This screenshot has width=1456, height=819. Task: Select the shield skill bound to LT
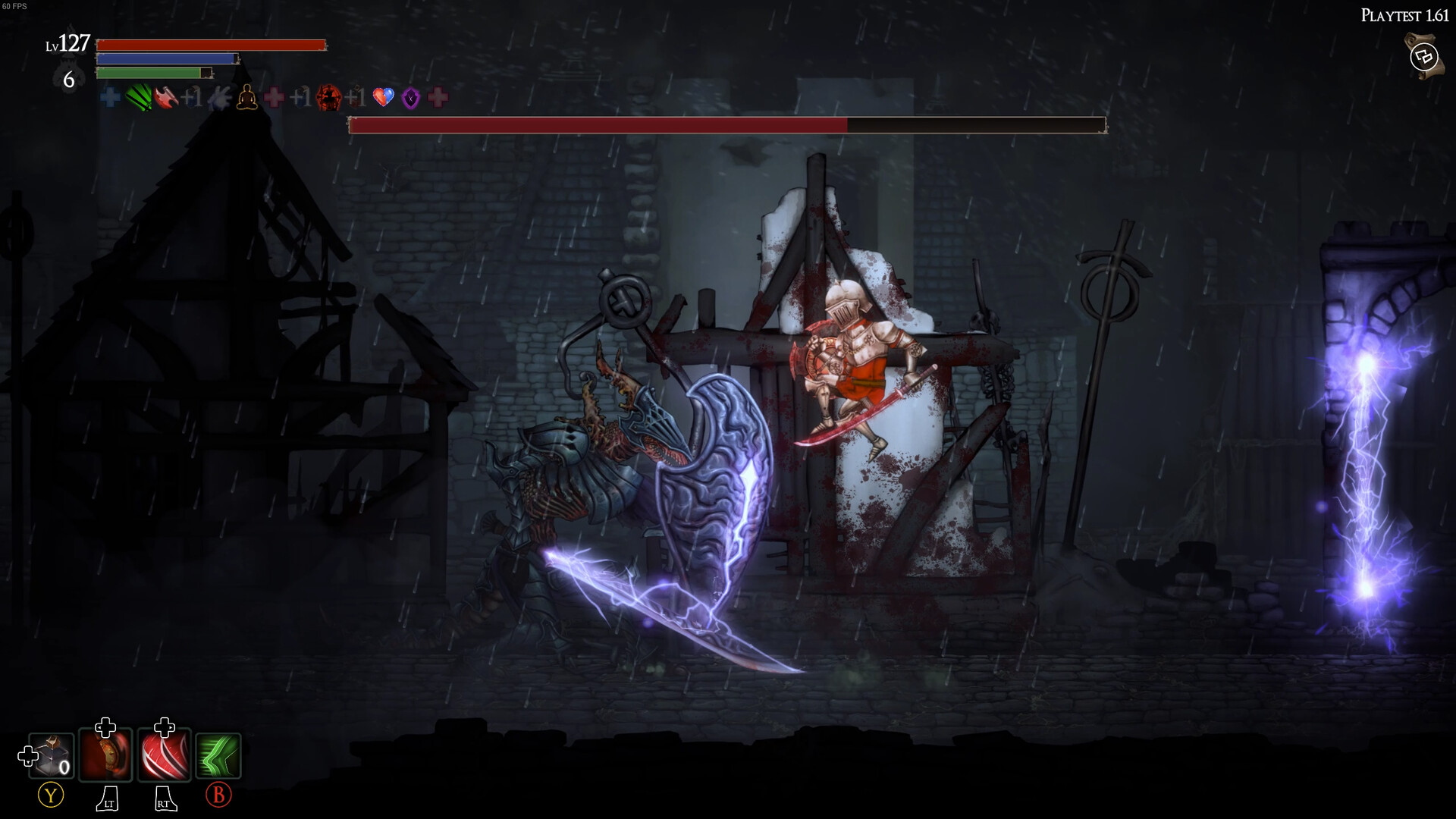[x=105, y=756]
